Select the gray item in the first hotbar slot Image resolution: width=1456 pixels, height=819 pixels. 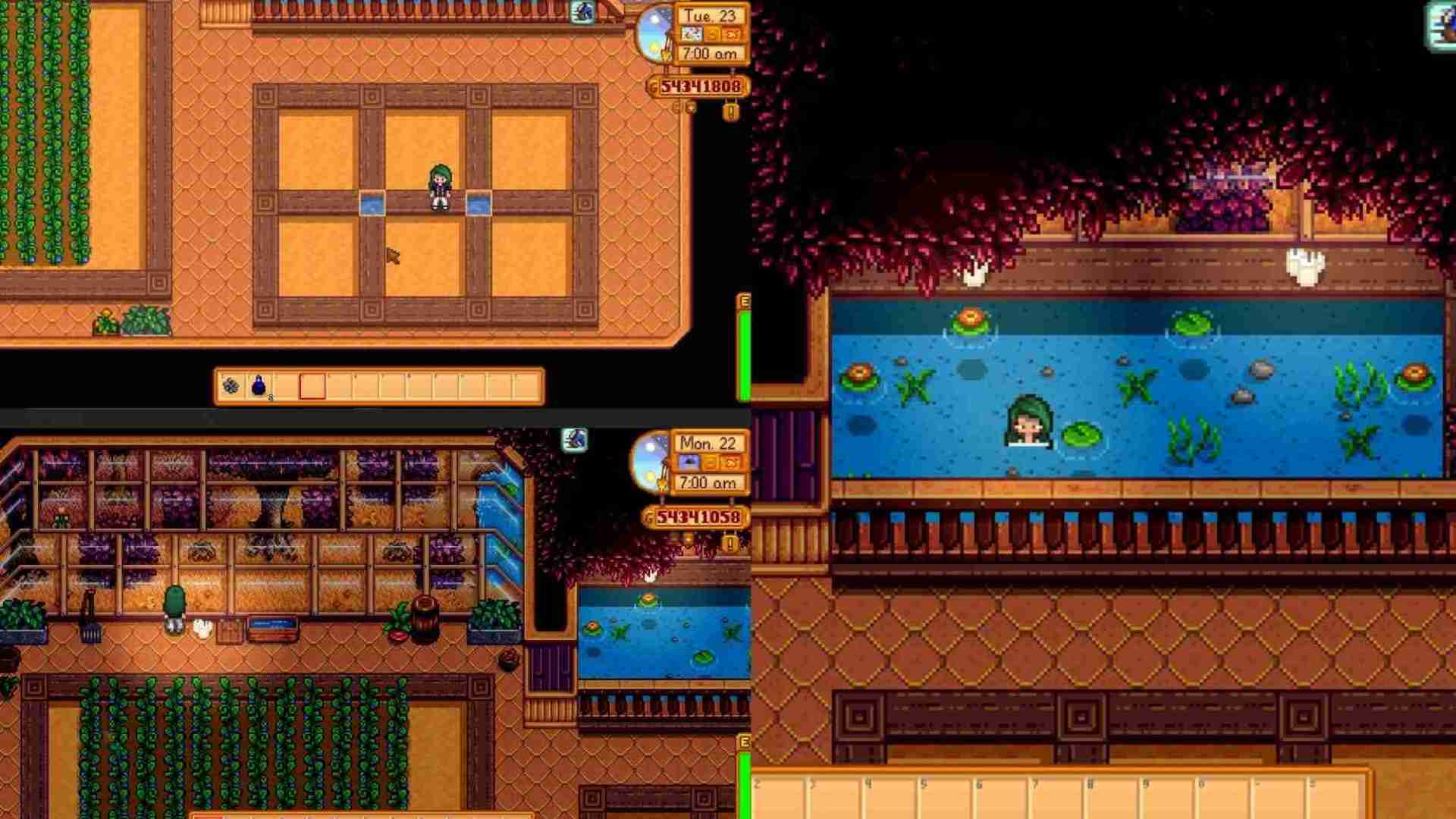[x=231, y=387]
